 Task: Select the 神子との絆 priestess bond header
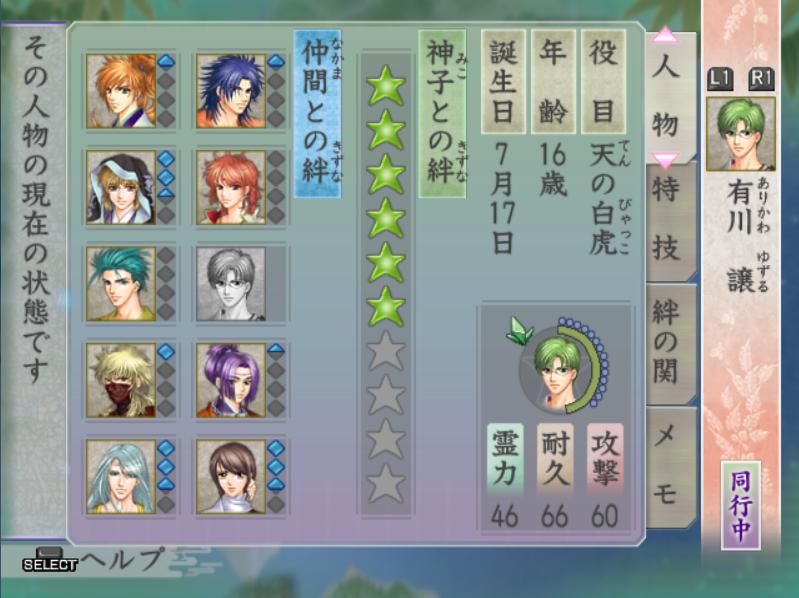click(441, 112)
